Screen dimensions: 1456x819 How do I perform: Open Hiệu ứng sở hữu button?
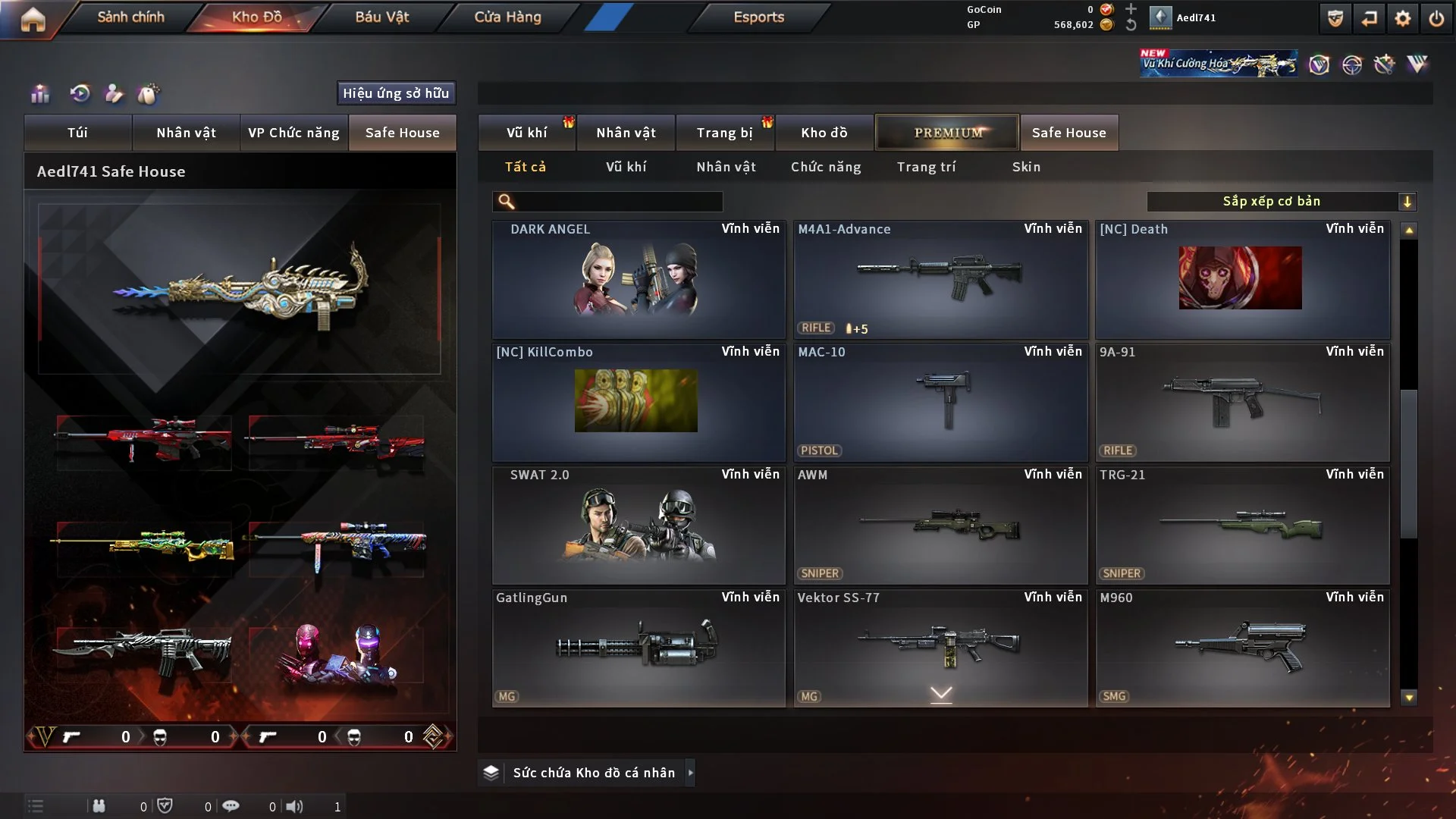(396, 93)
